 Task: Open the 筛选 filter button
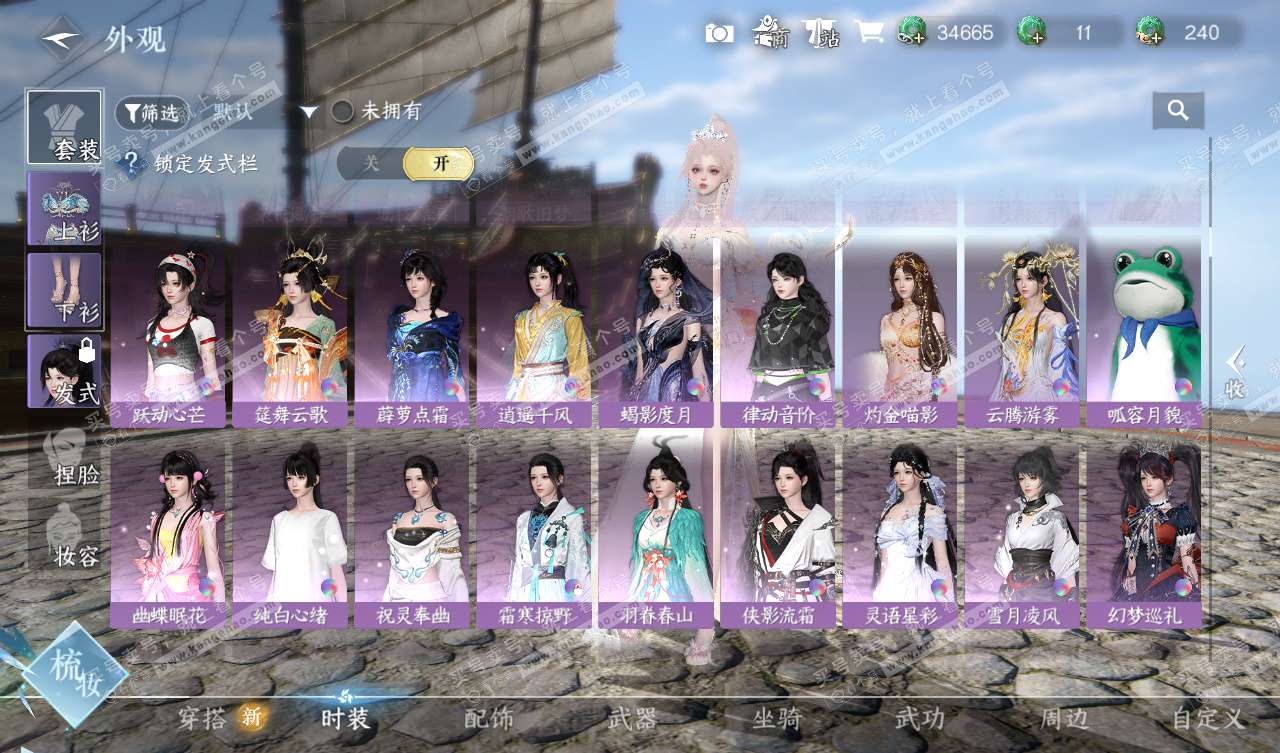click(151, 113)
